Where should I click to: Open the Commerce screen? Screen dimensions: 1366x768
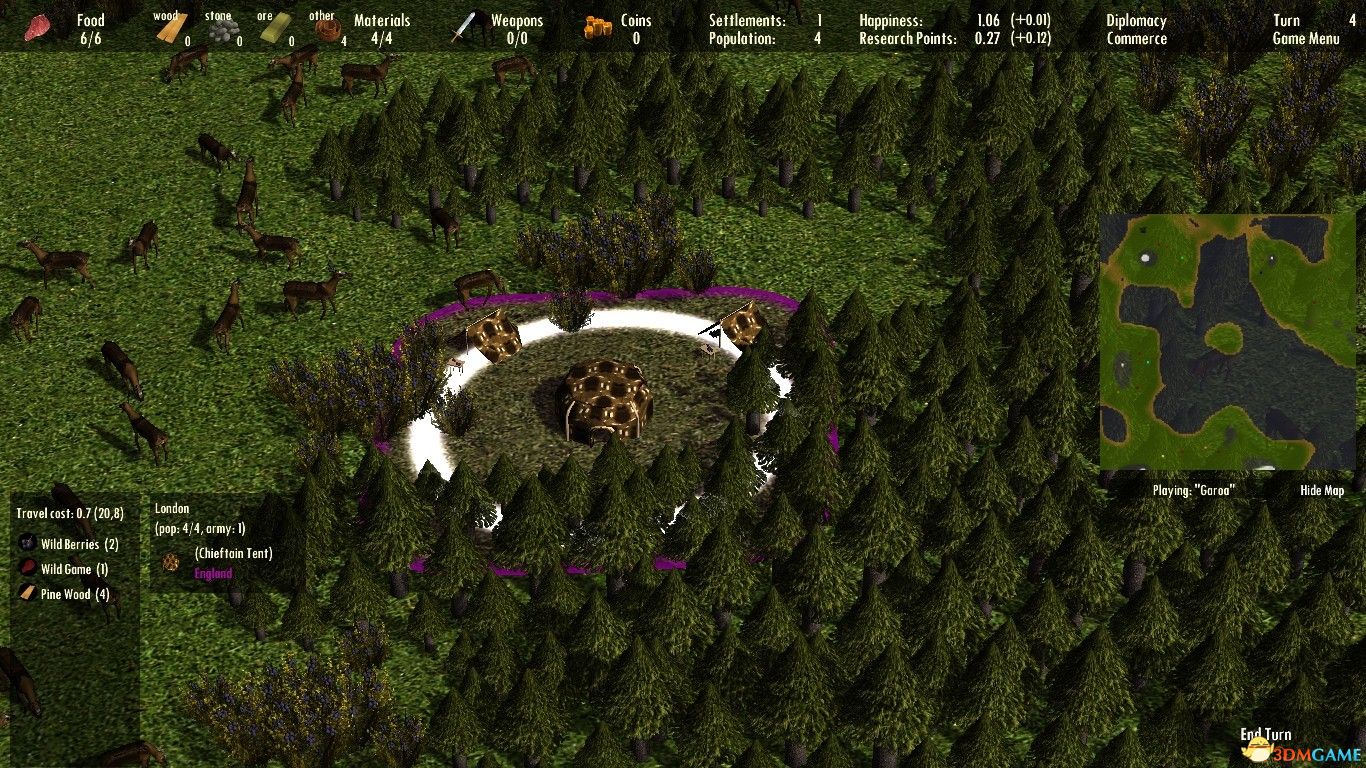click(x=1136, y=39)
